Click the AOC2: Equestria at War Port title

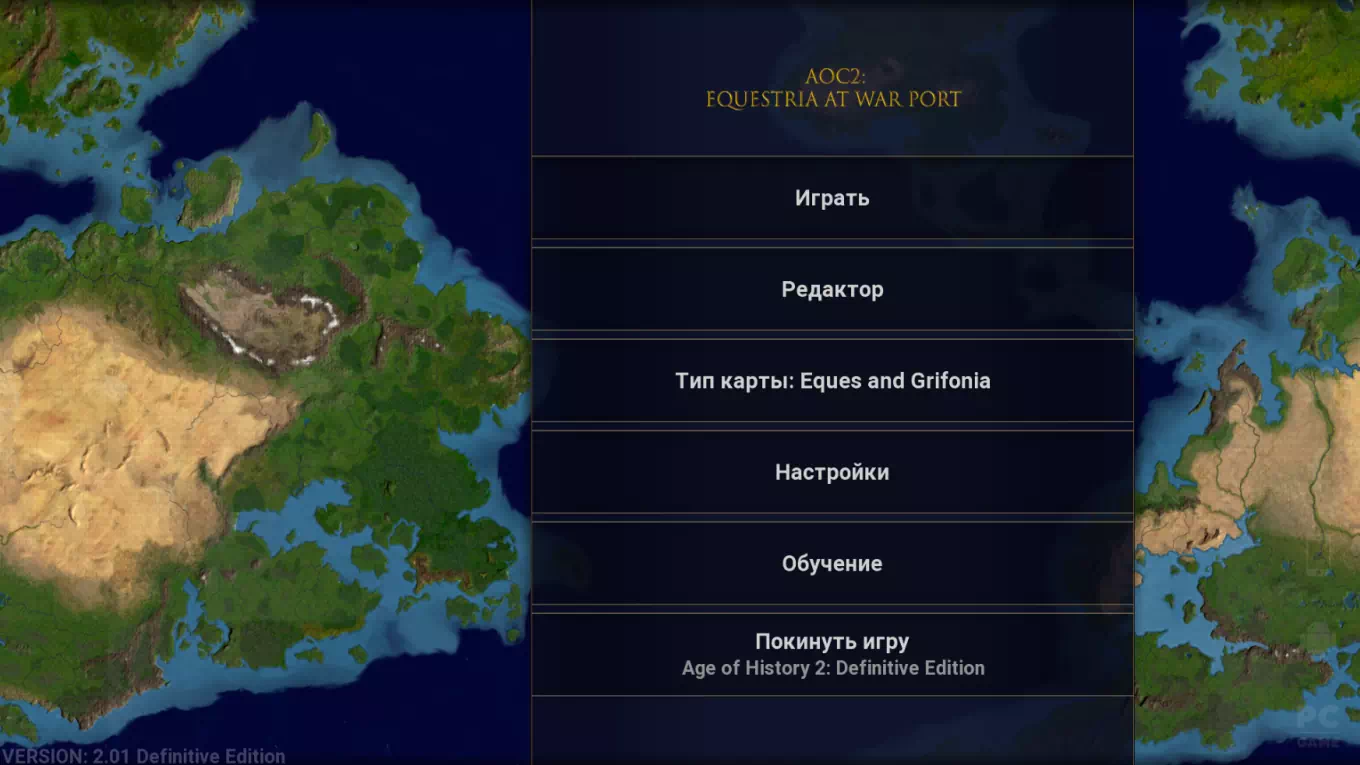[x=832, y=88]
